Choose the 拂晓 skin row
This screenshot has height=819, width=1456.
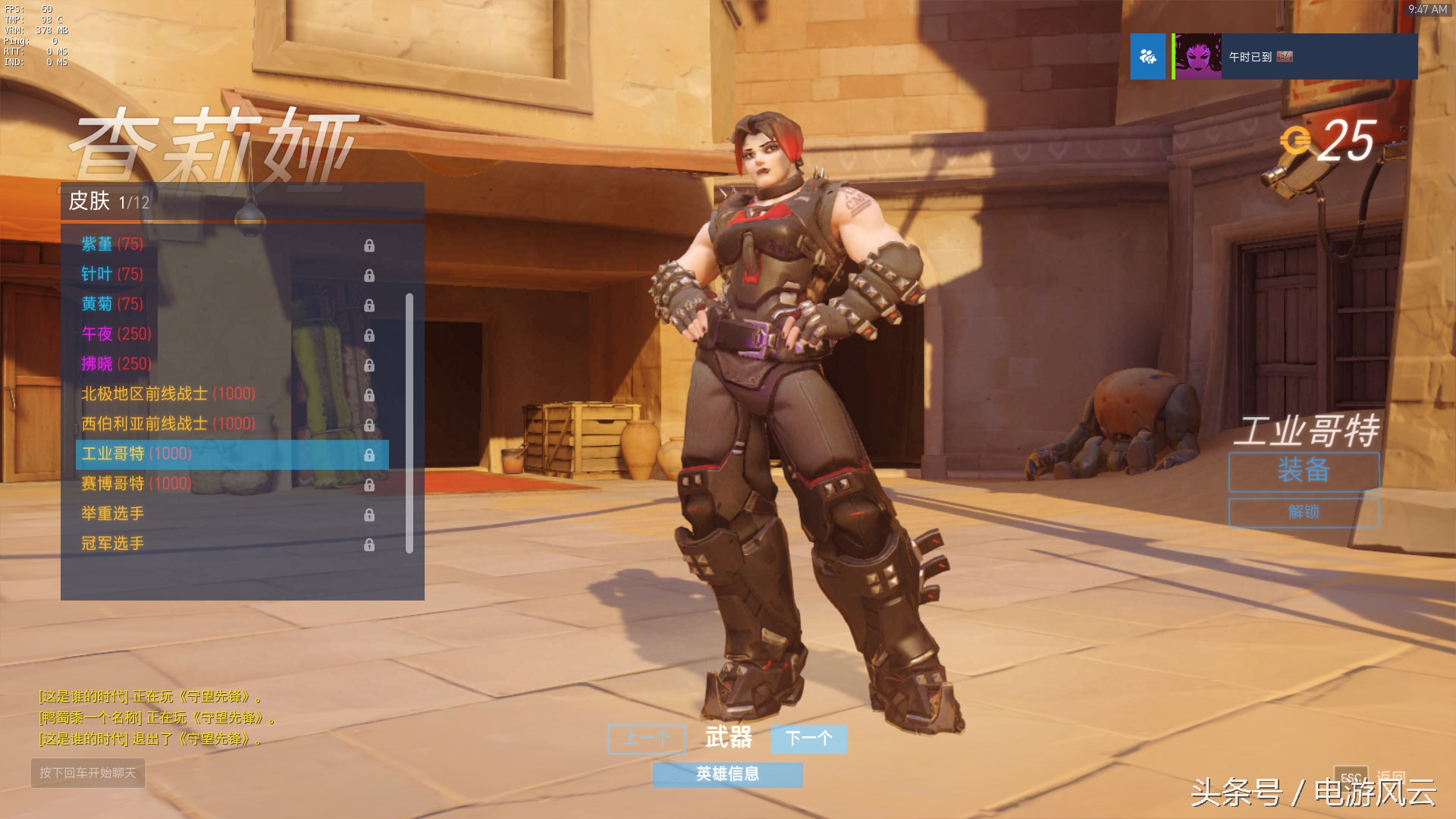[116, 364]
